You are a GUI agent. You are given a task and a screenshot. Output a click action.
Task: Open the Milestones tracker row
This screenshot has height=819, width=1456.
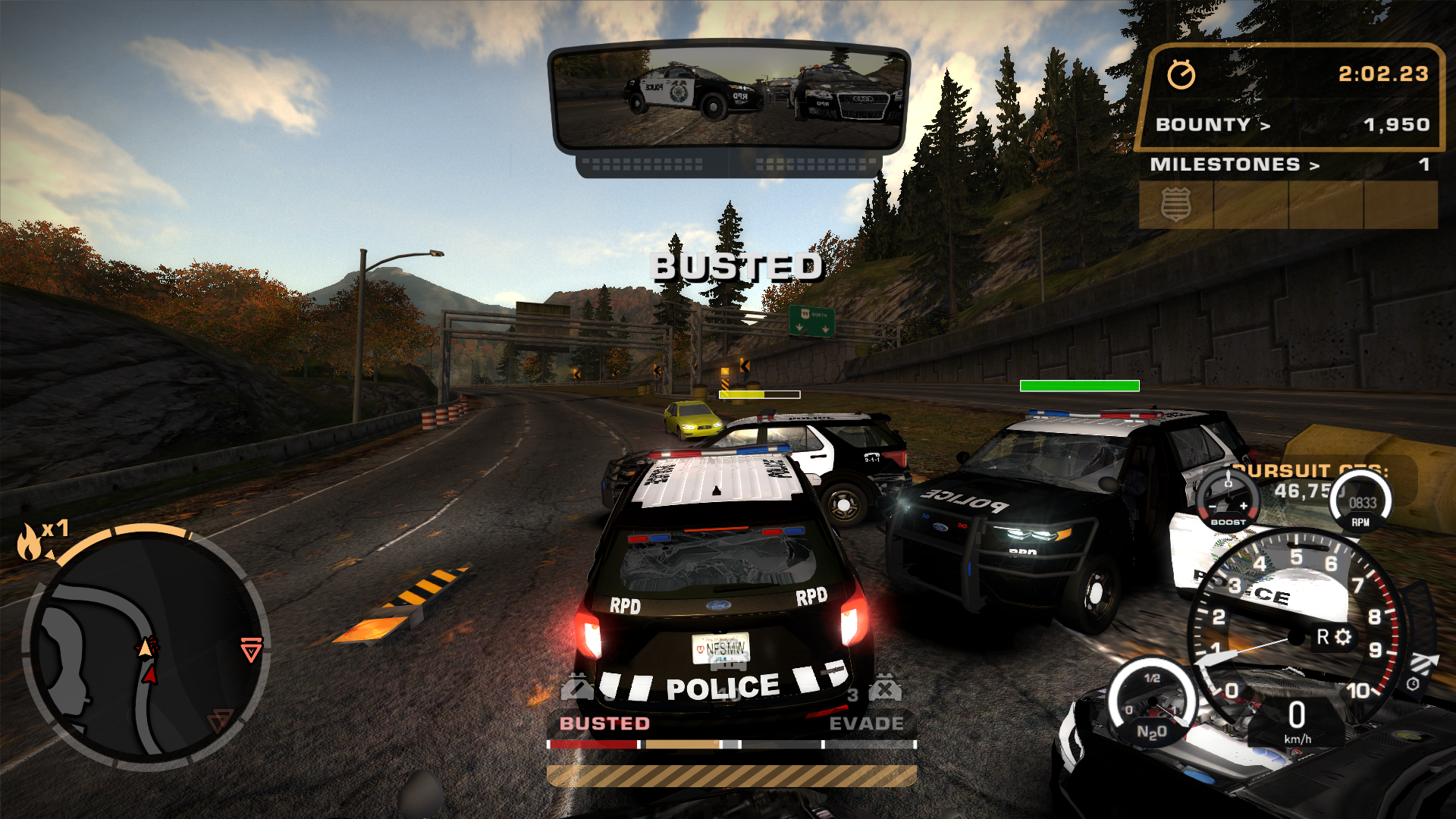1288,165
